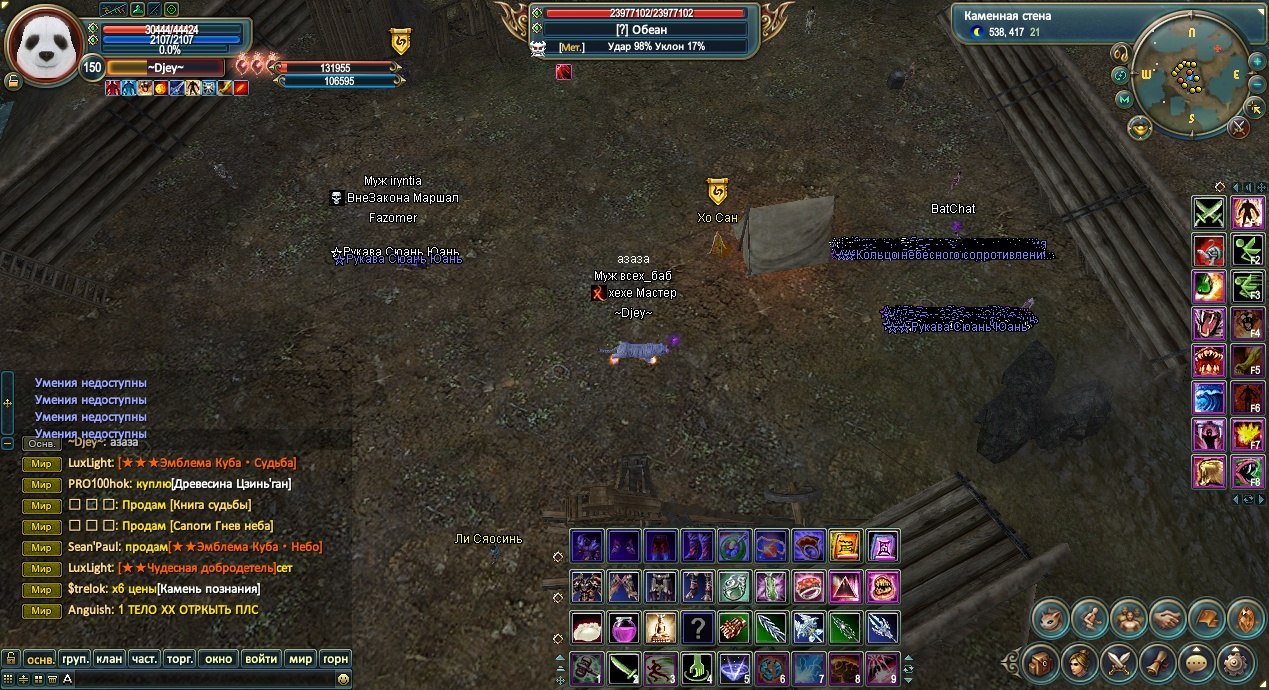Open the gear settings menu button
This screenshot has height=690, width=1269.
[x=1238, y=660]
